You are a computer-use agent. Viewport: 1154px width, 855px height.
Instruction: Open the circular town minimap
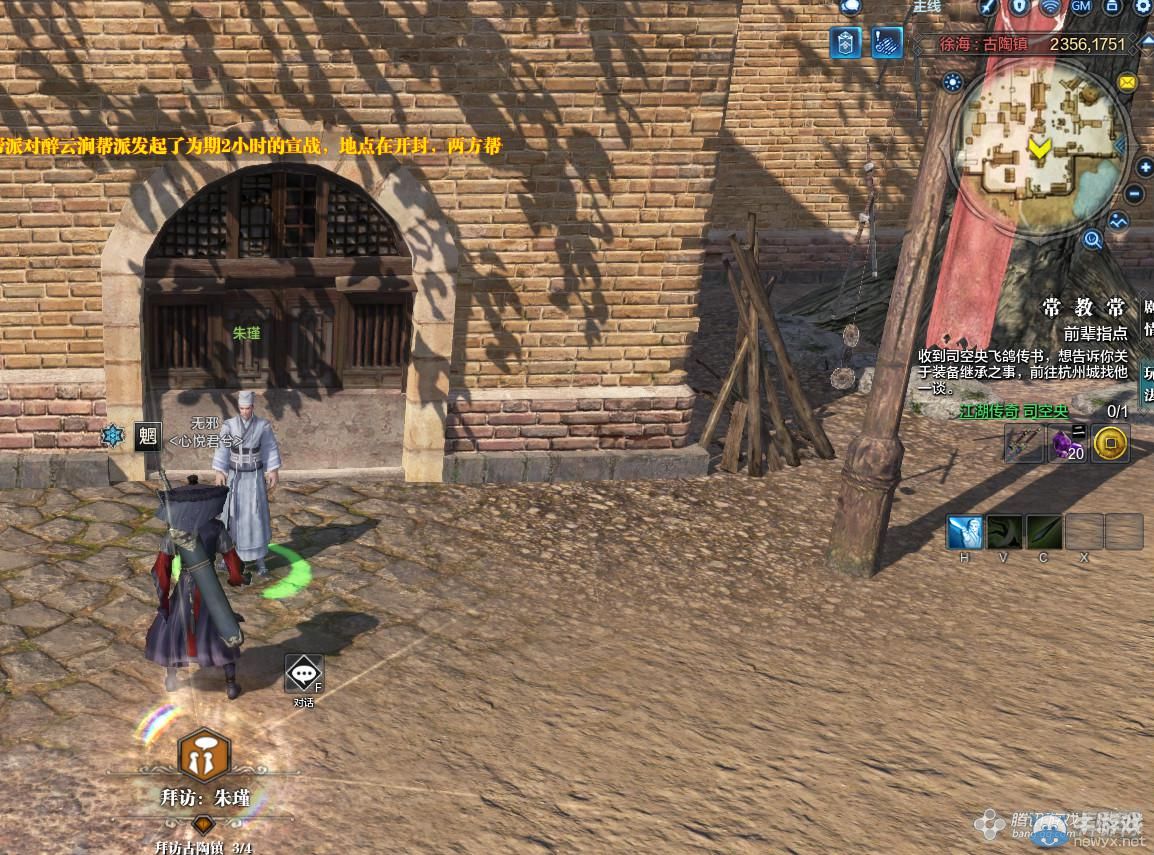click(x=1040, y=139)
